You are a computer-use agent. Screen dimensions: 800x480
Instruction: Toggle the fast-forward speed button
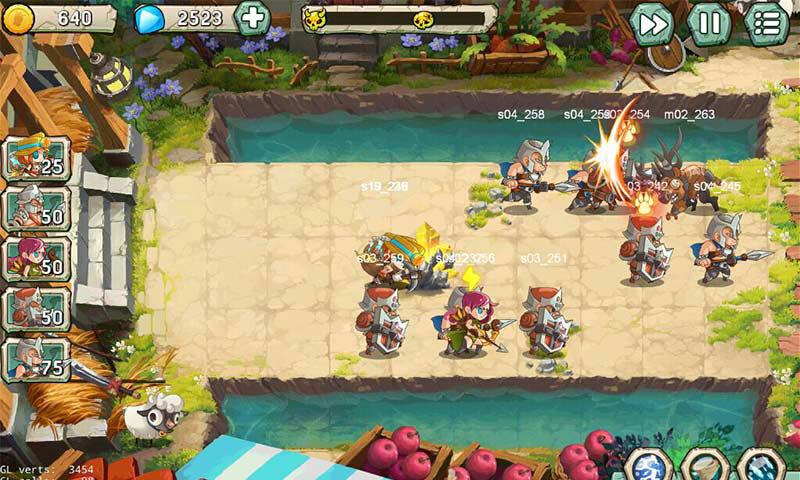click(652, 24)
